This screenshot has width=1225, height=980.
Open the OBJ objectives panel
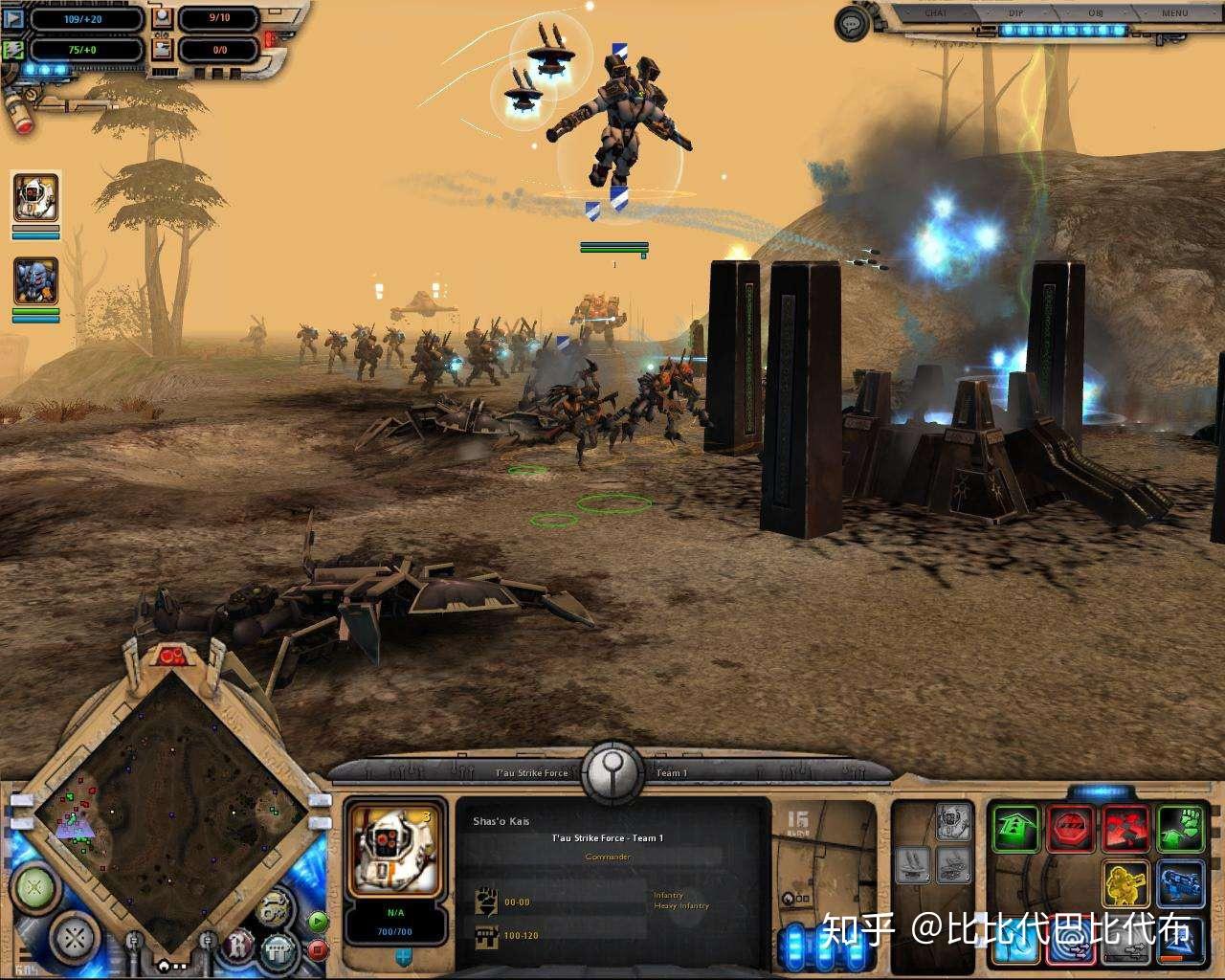click(x=1096, y=13)
